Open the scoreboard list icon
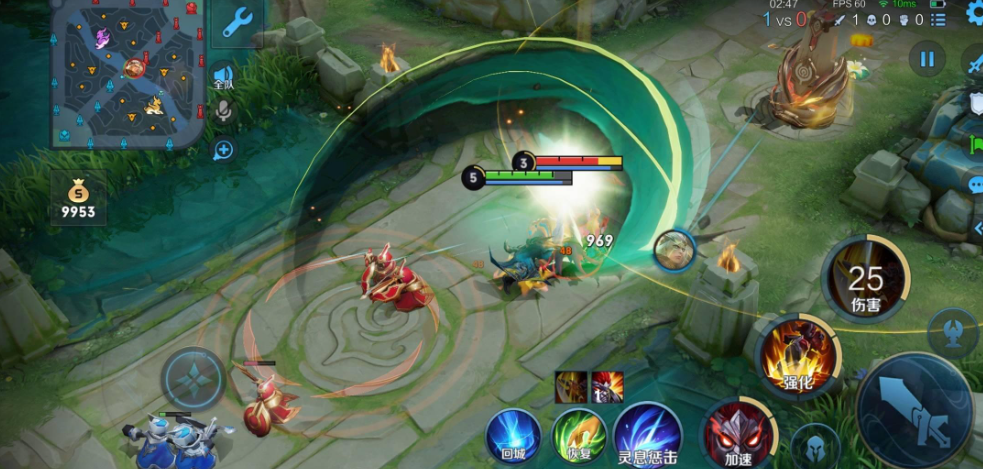 [x=938, y=19]
